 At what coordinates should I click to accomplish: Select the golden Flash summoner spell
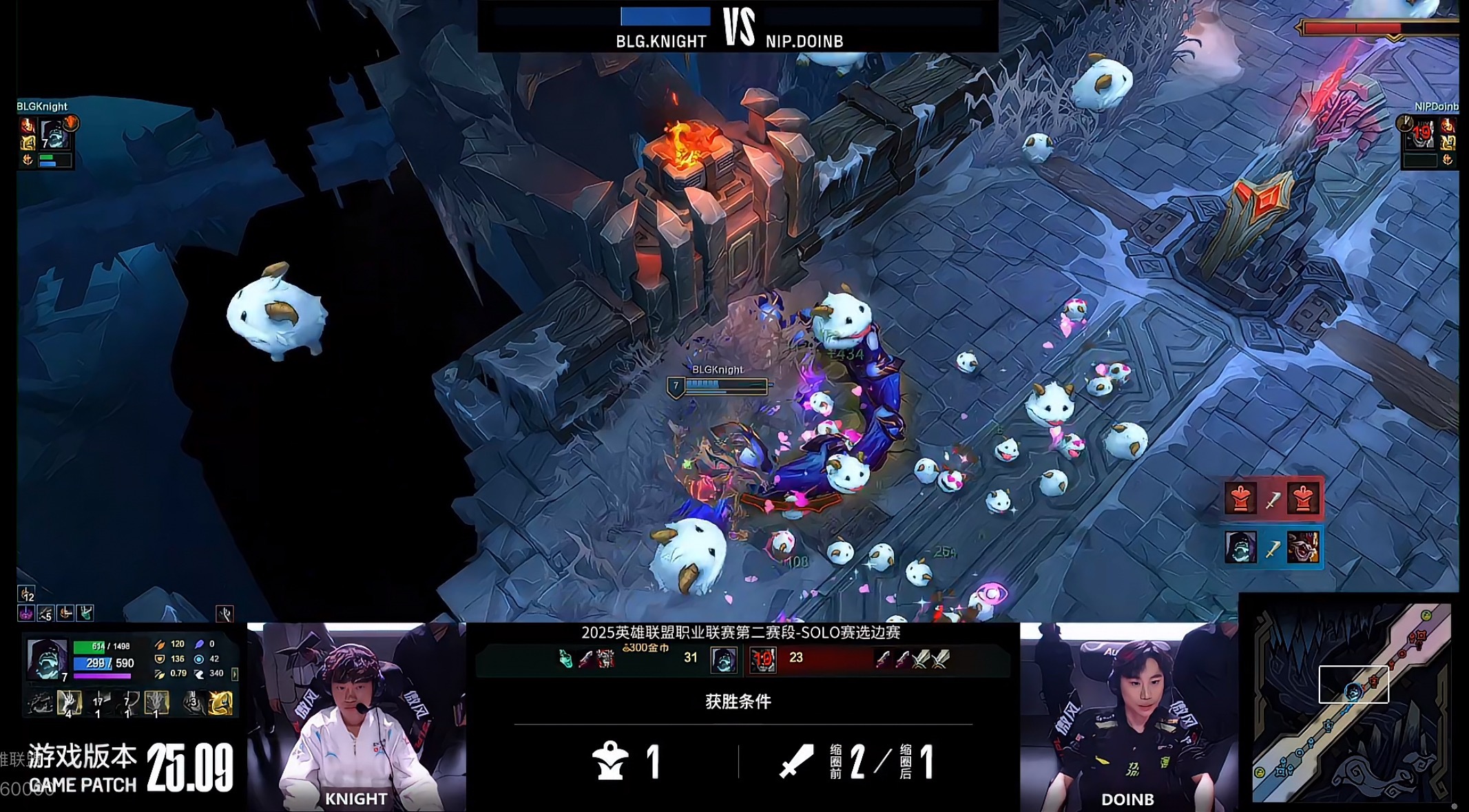220,703
